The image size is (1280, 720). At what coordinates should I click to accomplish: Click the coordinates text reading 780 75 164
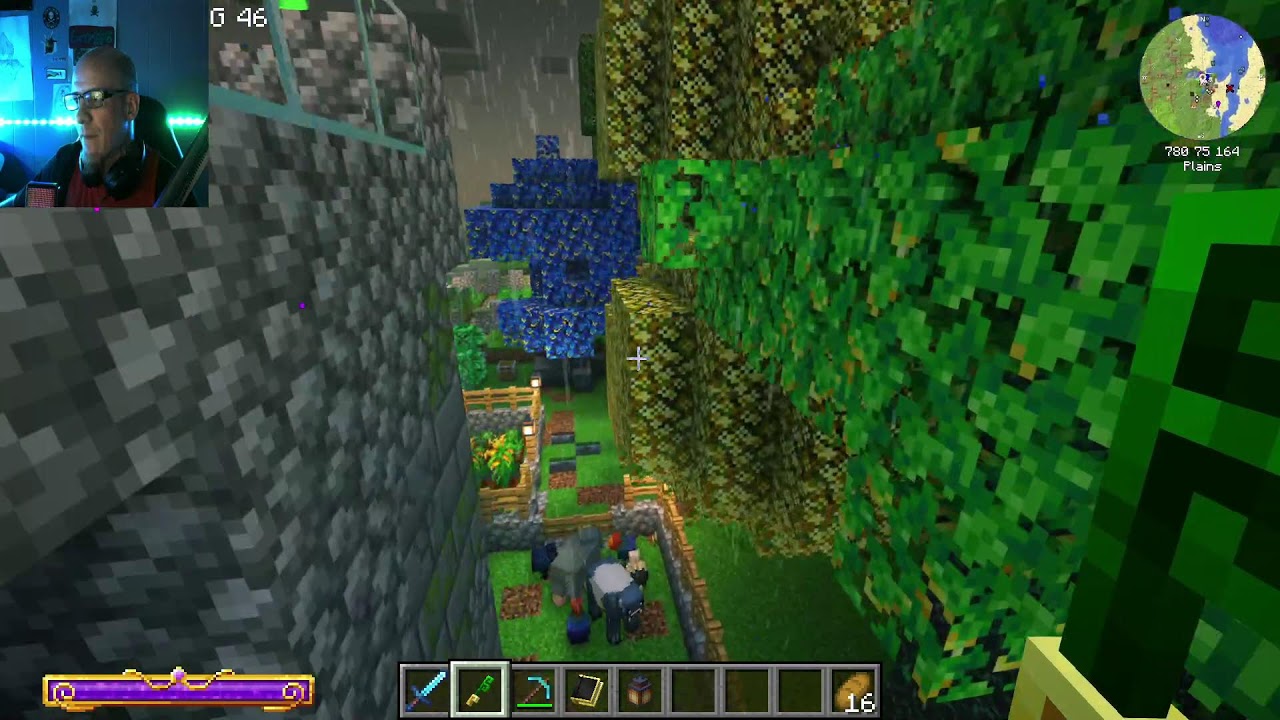click(x=1201, y=153)
